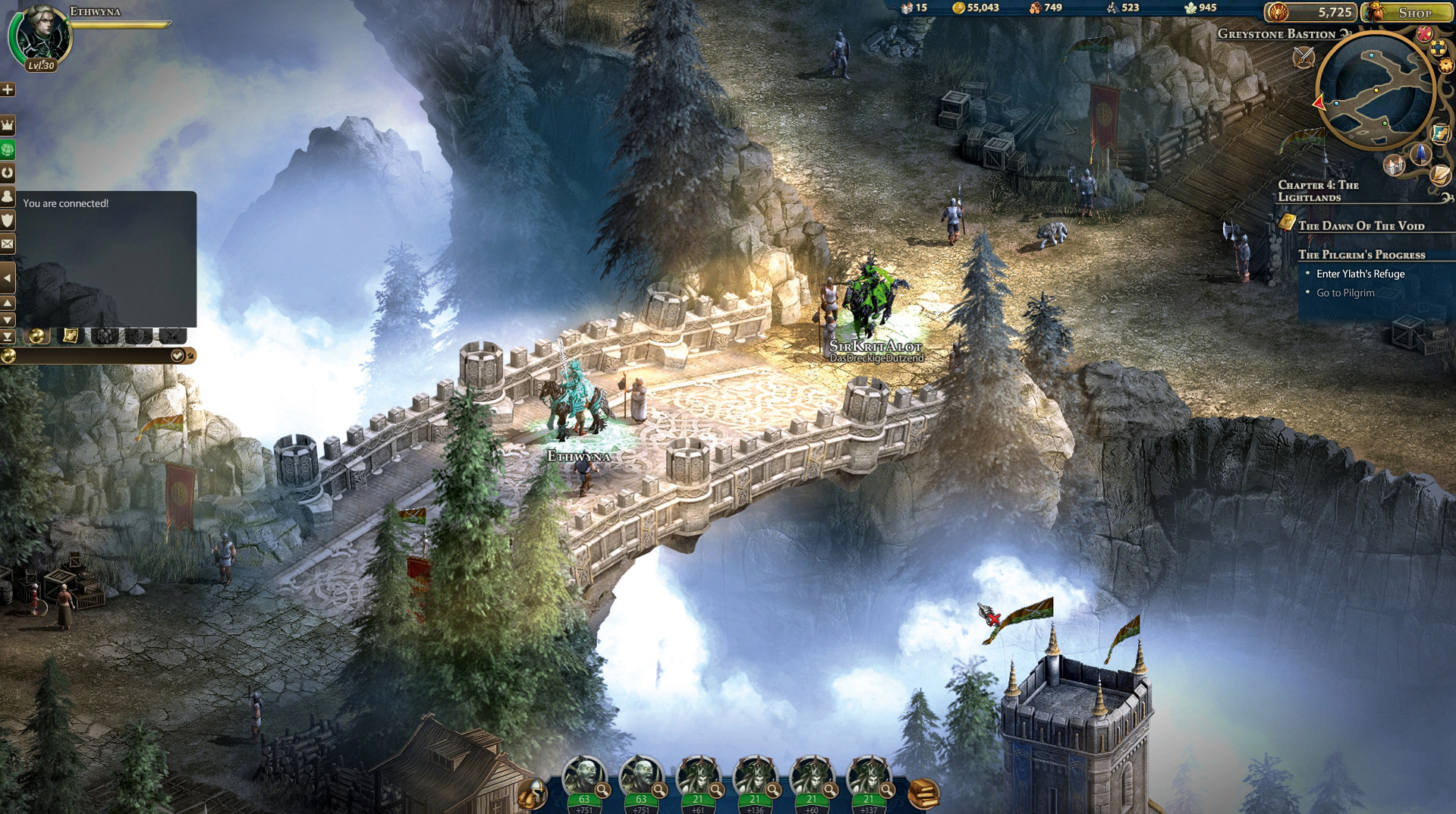
Task: Switch to the yellow scroll chat tab
Action: pos(70,335)
